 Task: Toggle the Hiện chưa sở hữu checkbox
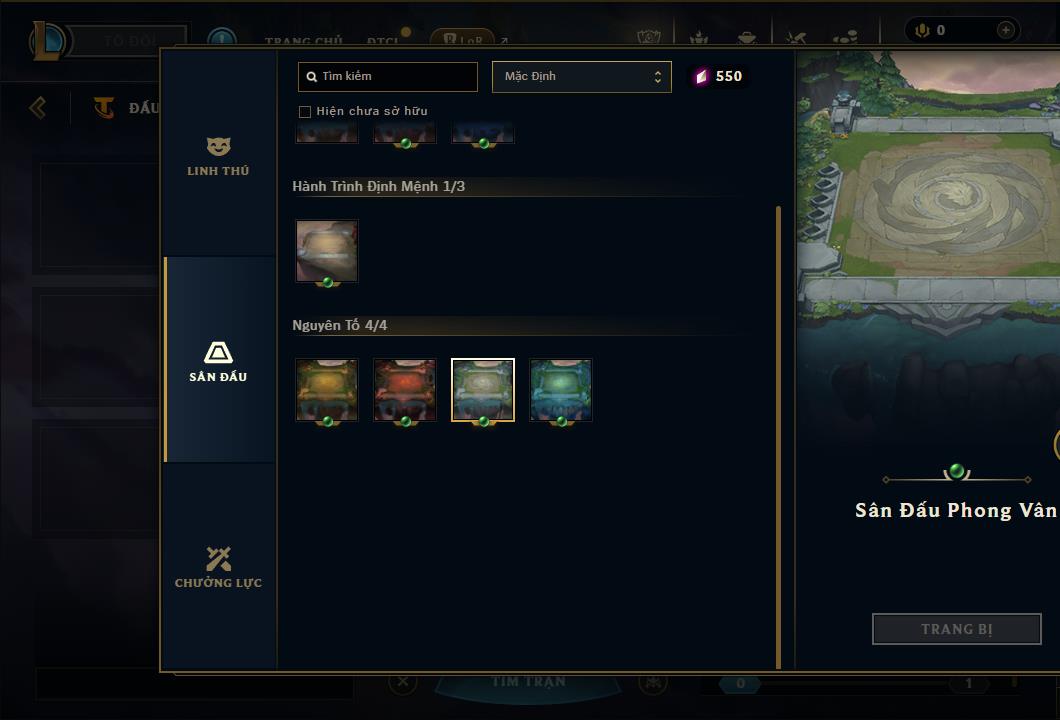point(305,112)
